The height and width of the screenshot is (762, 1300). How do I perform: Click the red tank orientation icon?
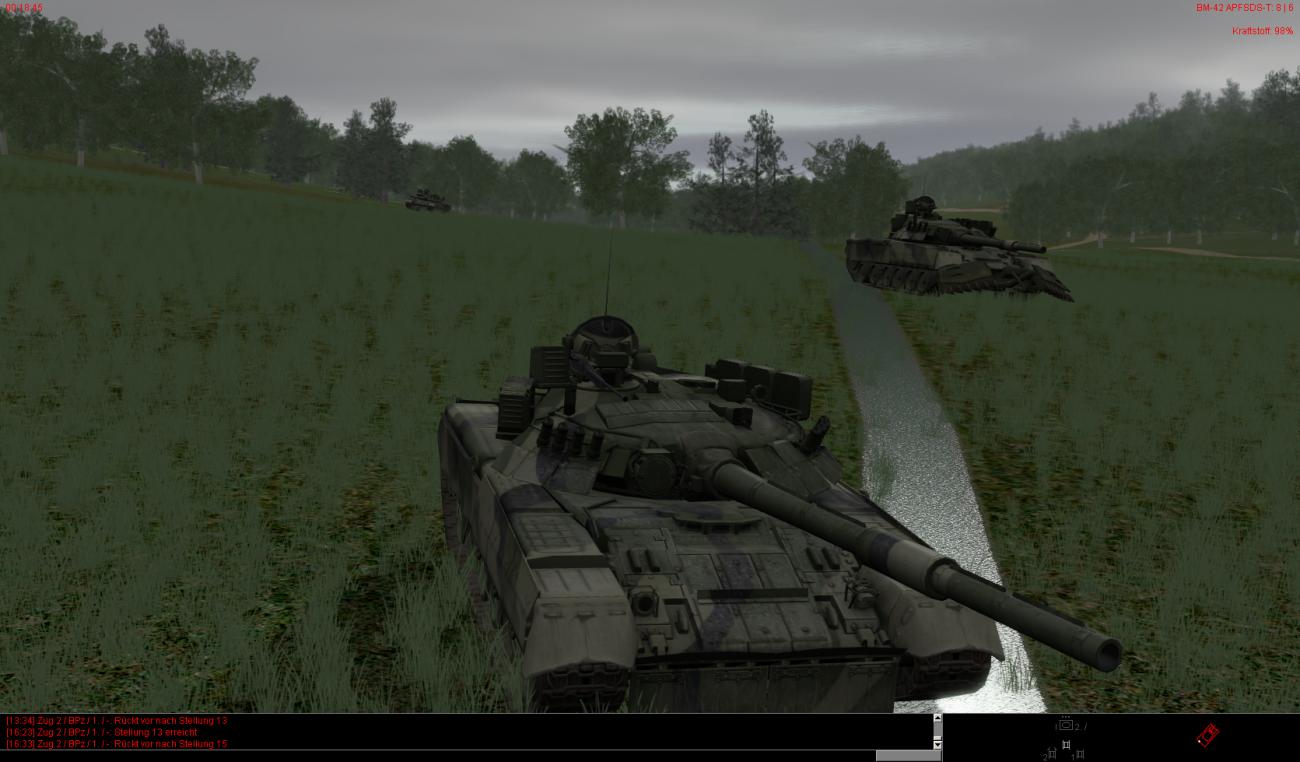(1207, 735)
